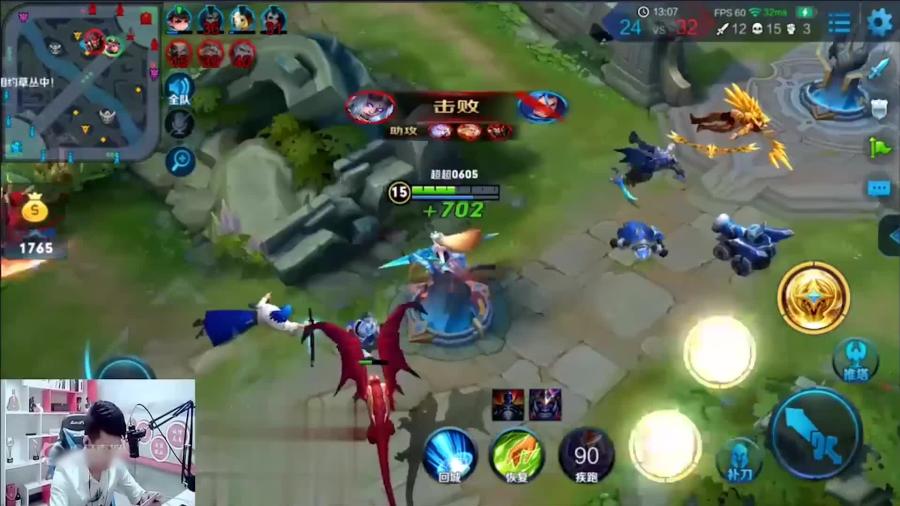Open the blue quick chat bubble
Image resolution: width=900 pixels, height=506 pixels.
point(879,188)
